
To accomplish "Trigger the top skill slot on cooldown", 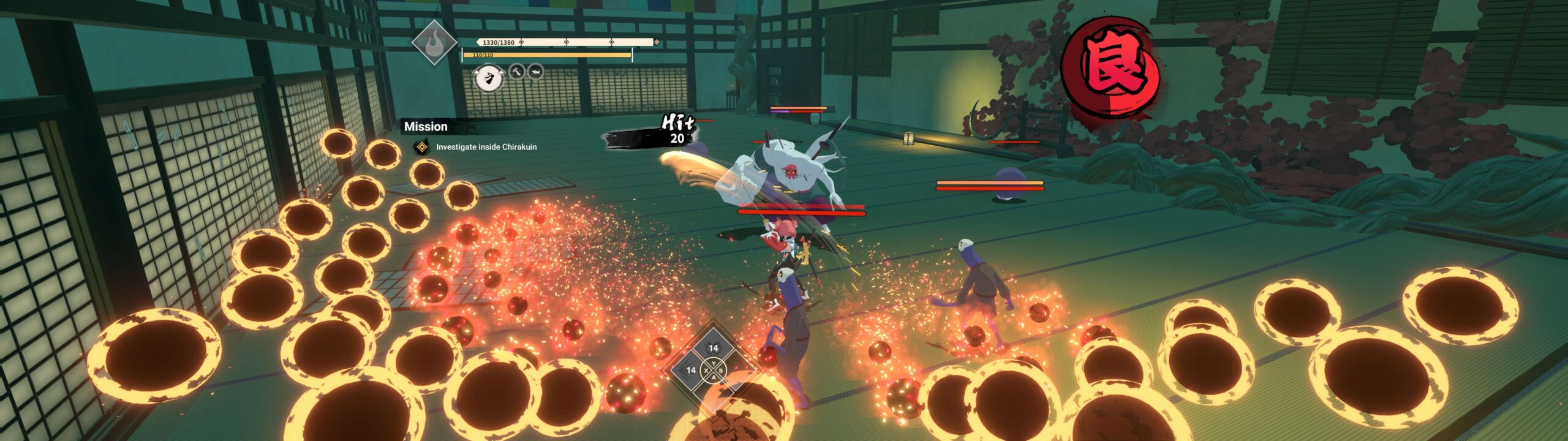I will pyautogui.click(x=713, y=349).
